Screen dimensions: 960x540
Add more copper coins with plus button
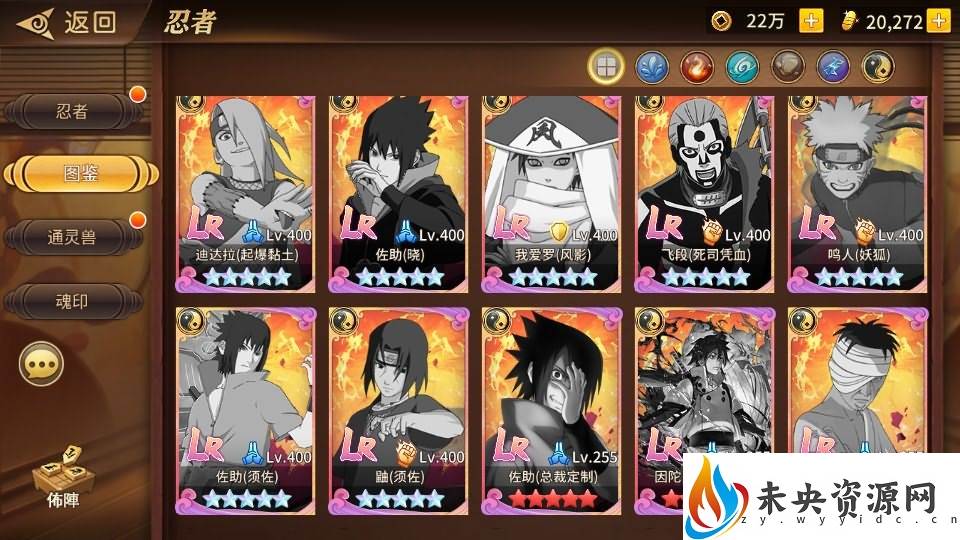pos(811,21)
